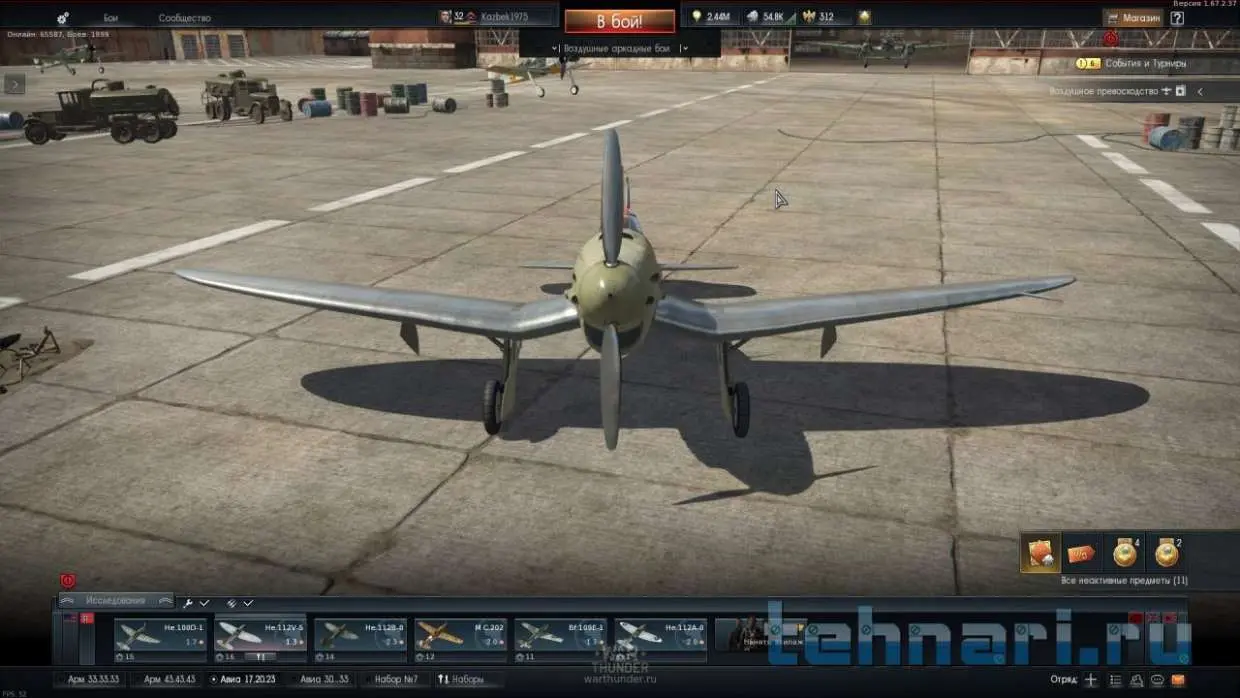Switch to the Арм 33.33.33 preset
Viewport: 1240px width, 698px height.
coord(93,679)
